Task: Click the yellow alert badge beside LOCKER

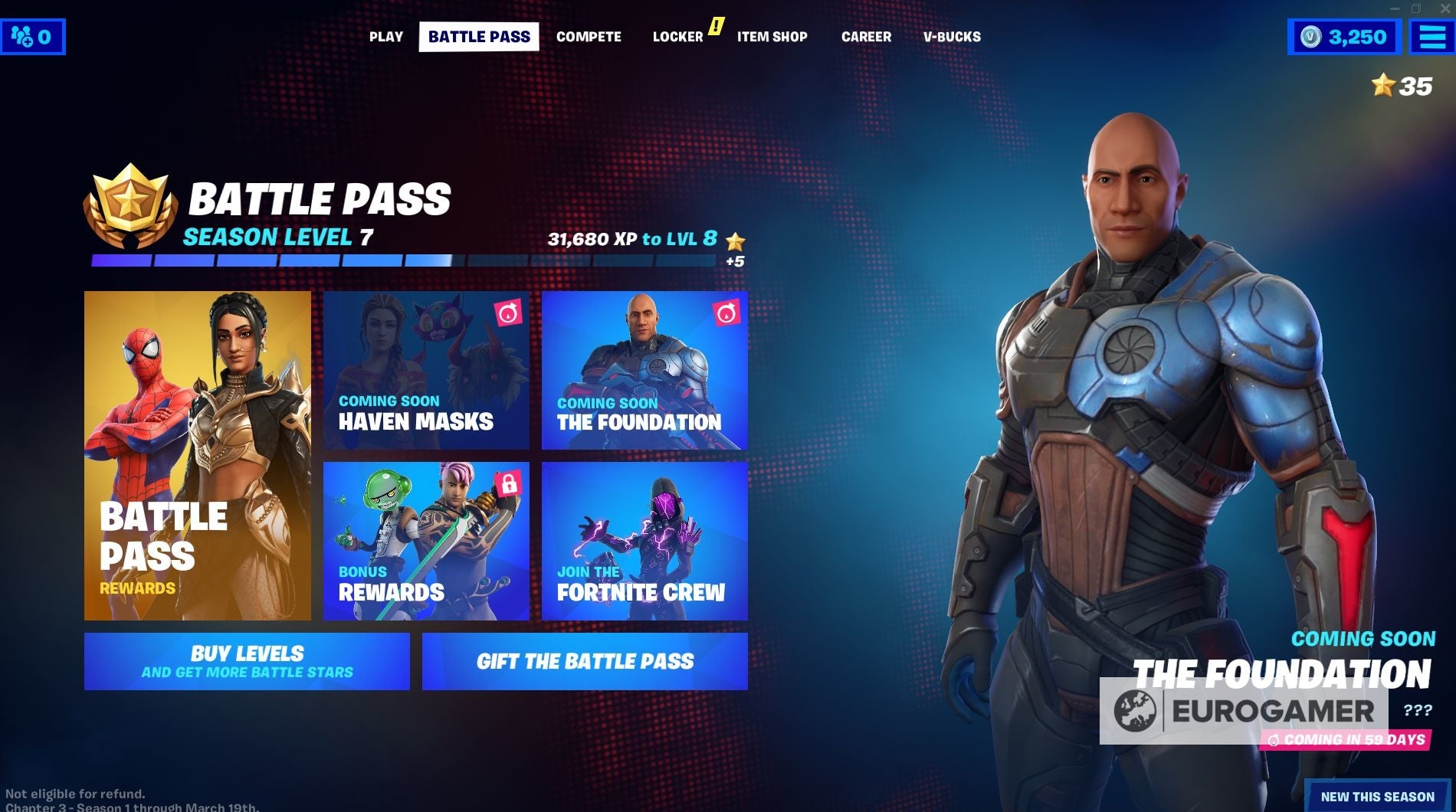Action: (716, 26)
